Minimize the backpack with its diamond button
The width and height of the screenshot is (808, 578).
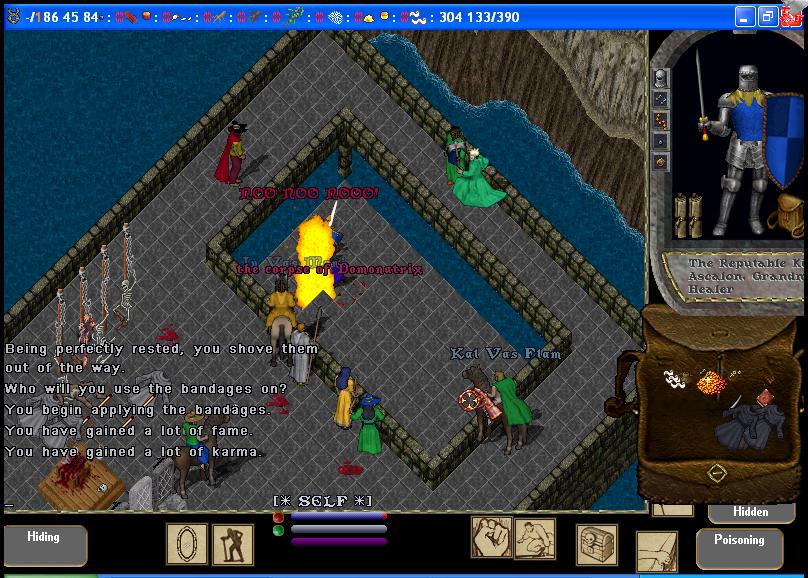point(717,473)
